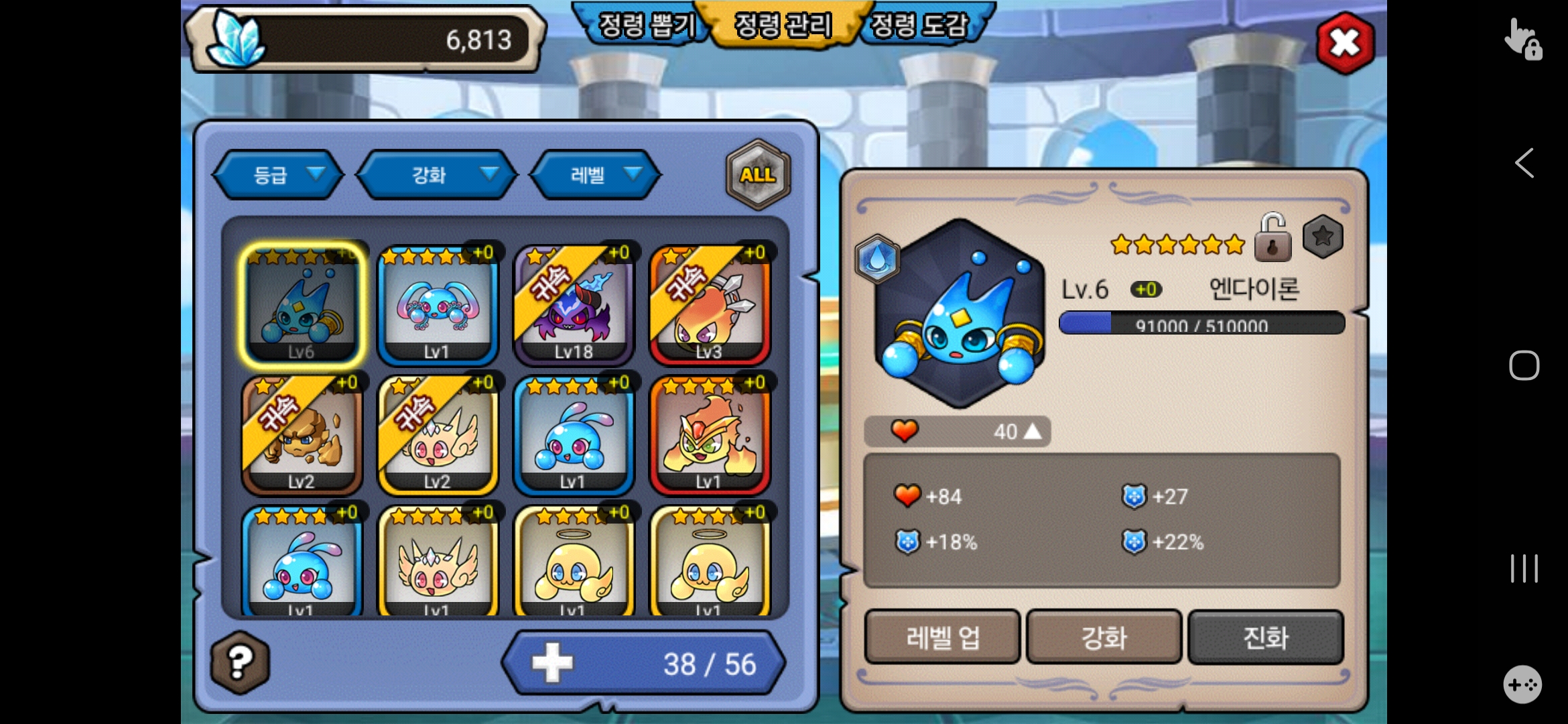Screen dimensions: 1568x724
Task: Tap the 레벨 업 button
Action: [942, 637]
